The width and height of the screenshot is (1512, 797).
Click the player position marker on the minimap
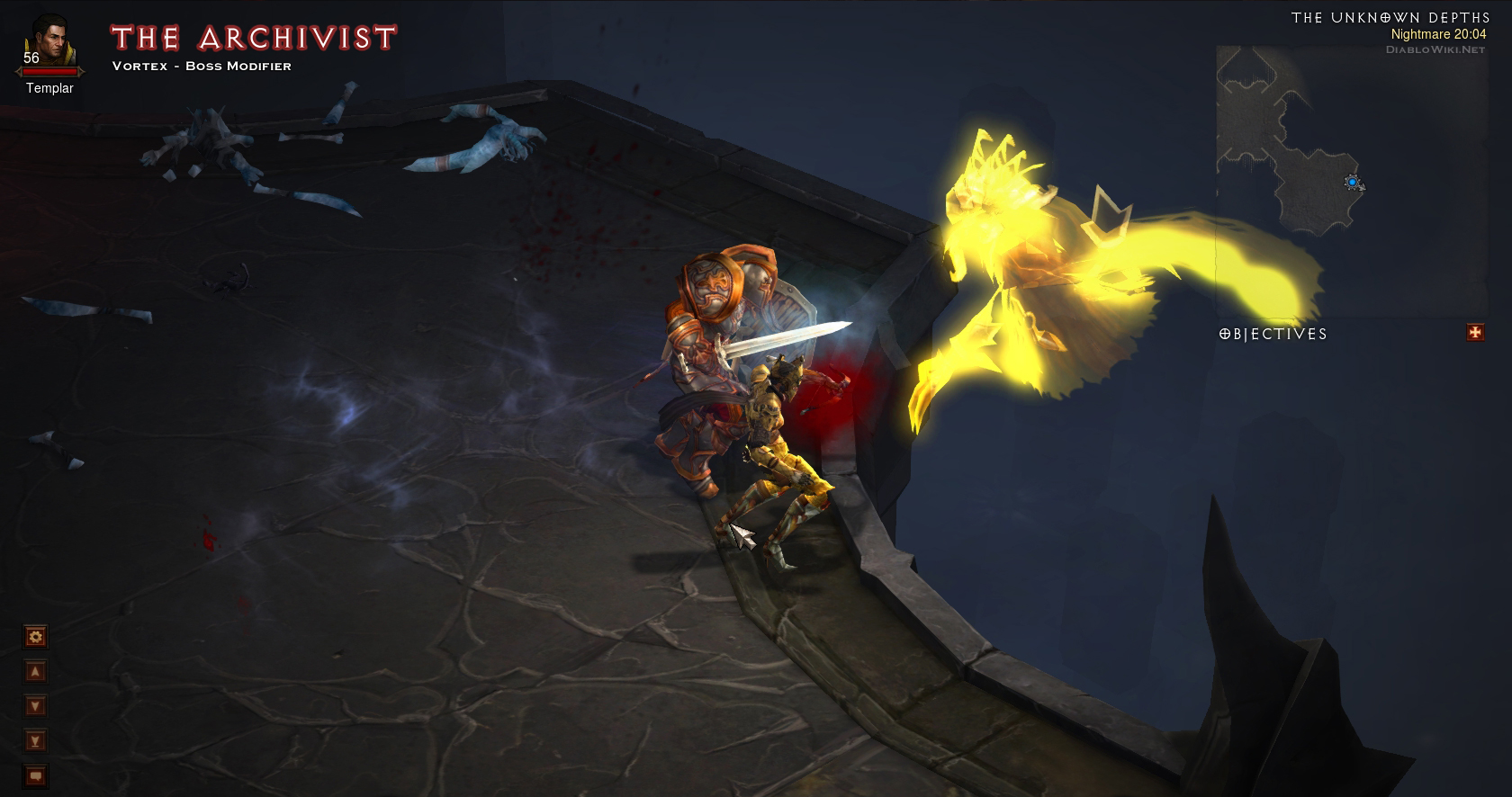(1354, 184)
